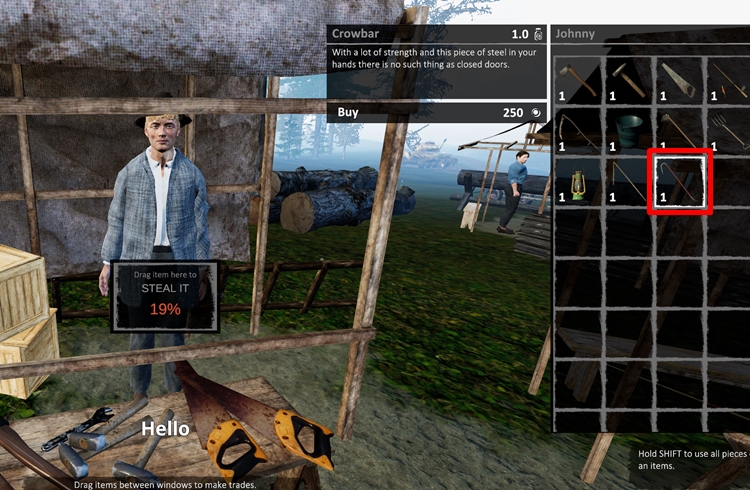Select the pitchfork slot
Image resolution: width=750 pixels, height=490 pixels.
pos(728,131)
